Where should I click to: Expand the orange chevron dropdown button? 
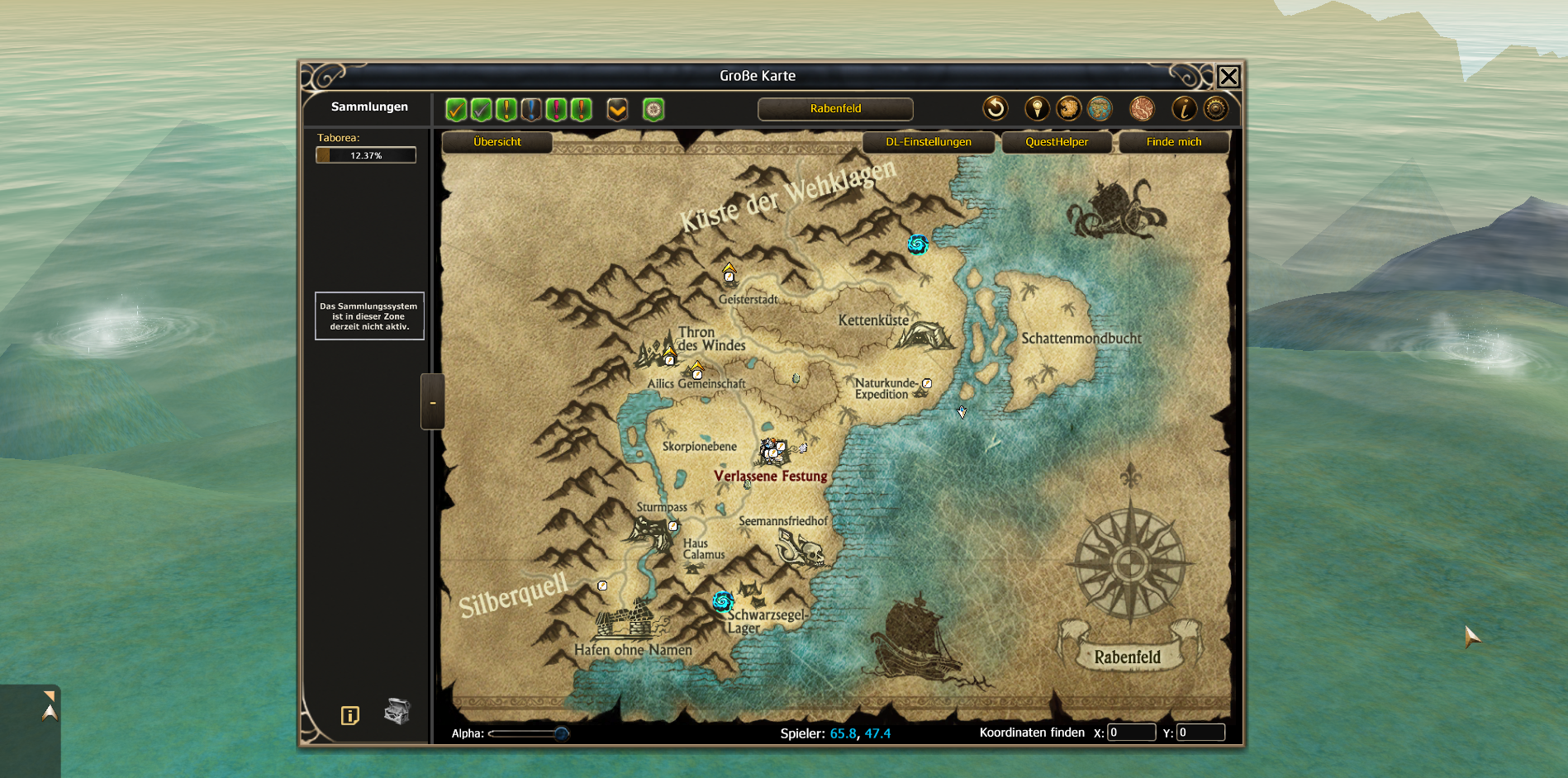pyautogui.click(x=617, y=109)
